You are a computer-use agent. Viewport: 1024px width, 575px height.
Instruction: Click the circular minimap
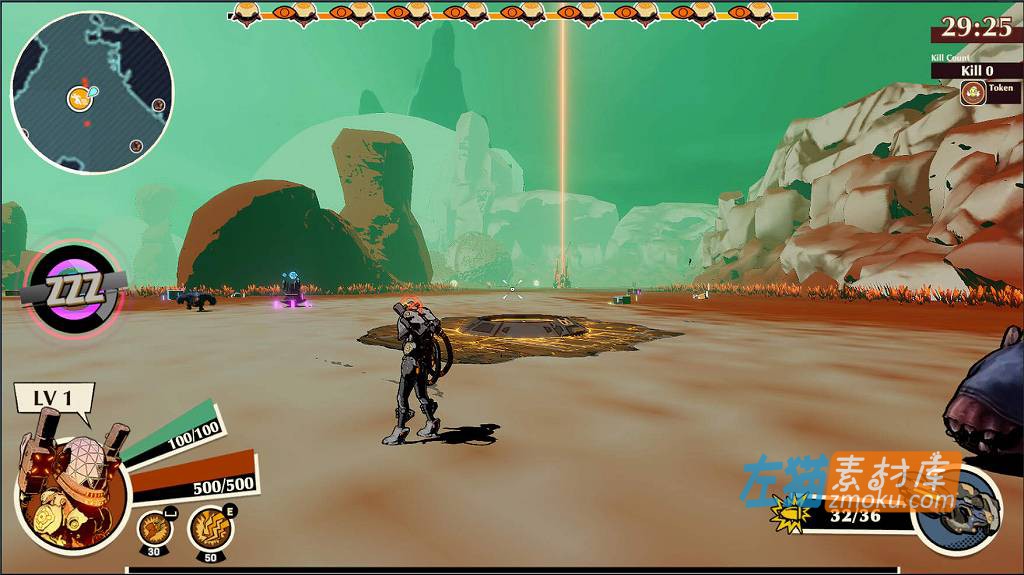[91, 92]
